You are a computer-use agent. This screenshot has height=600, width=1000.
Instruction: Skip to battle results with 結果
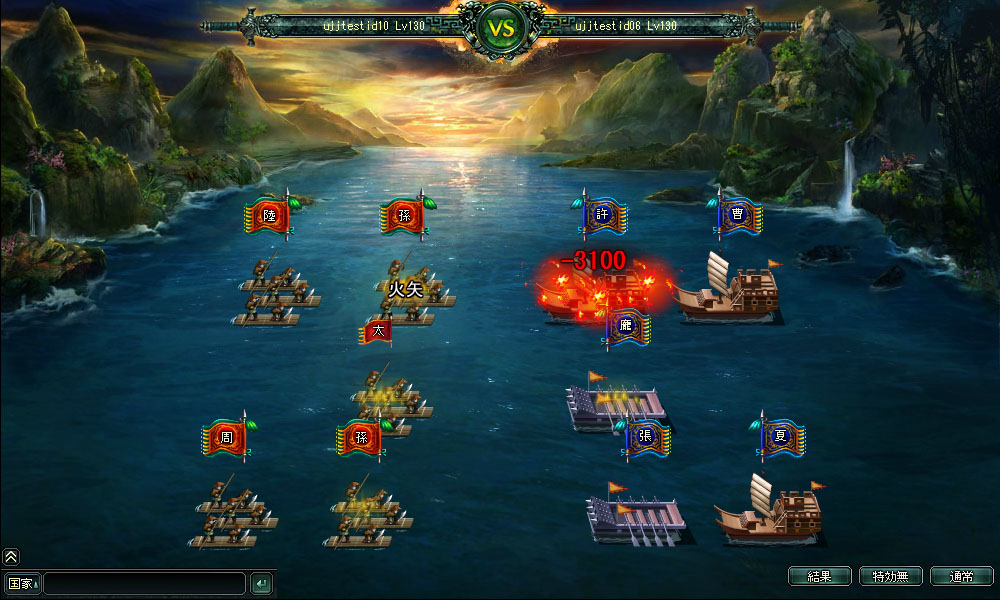pyautogui.click(x=819, y=576)
